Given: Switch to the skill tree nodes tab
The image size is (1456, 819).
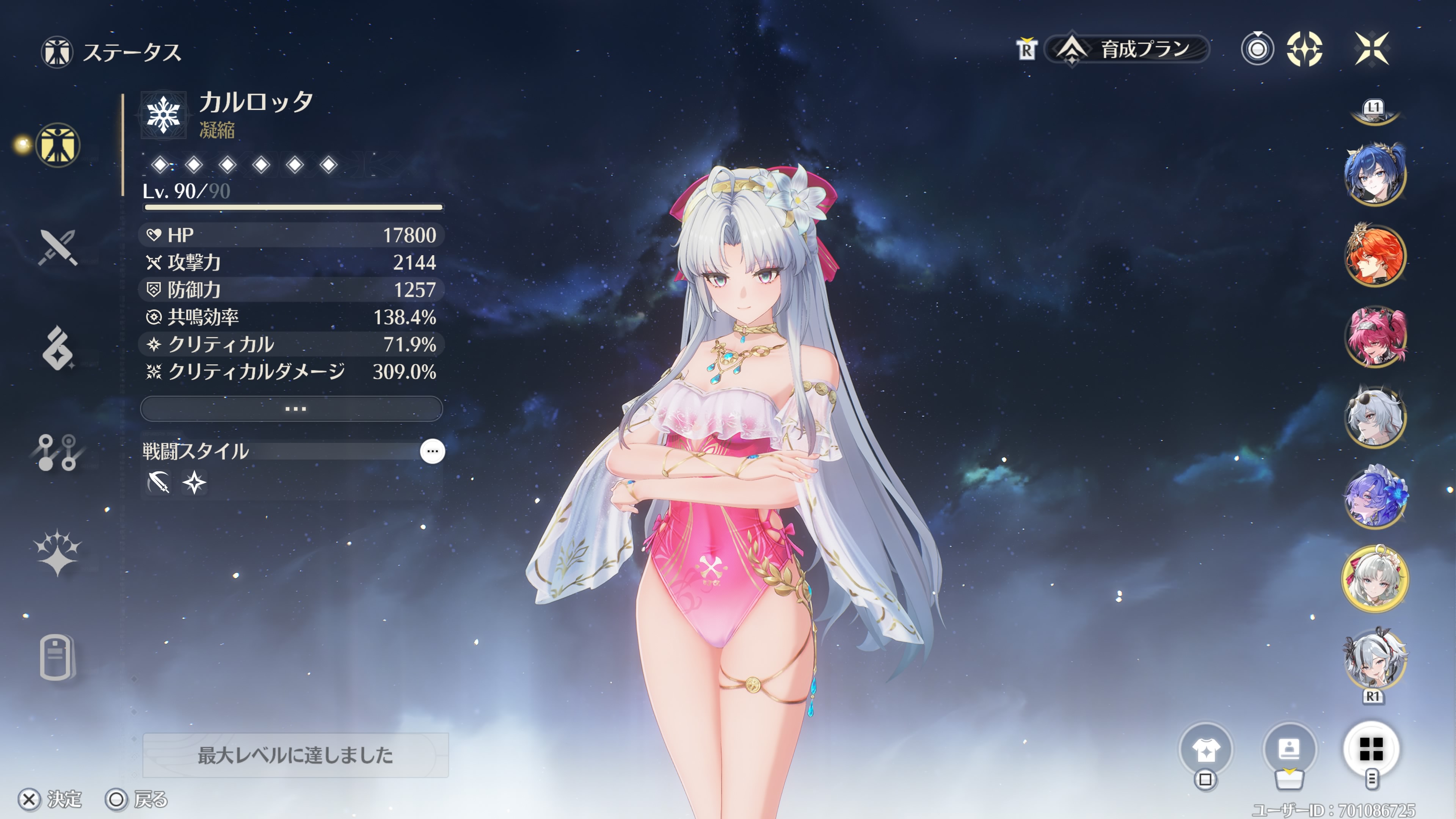Looking at the screenshot, I should point(58,452).
